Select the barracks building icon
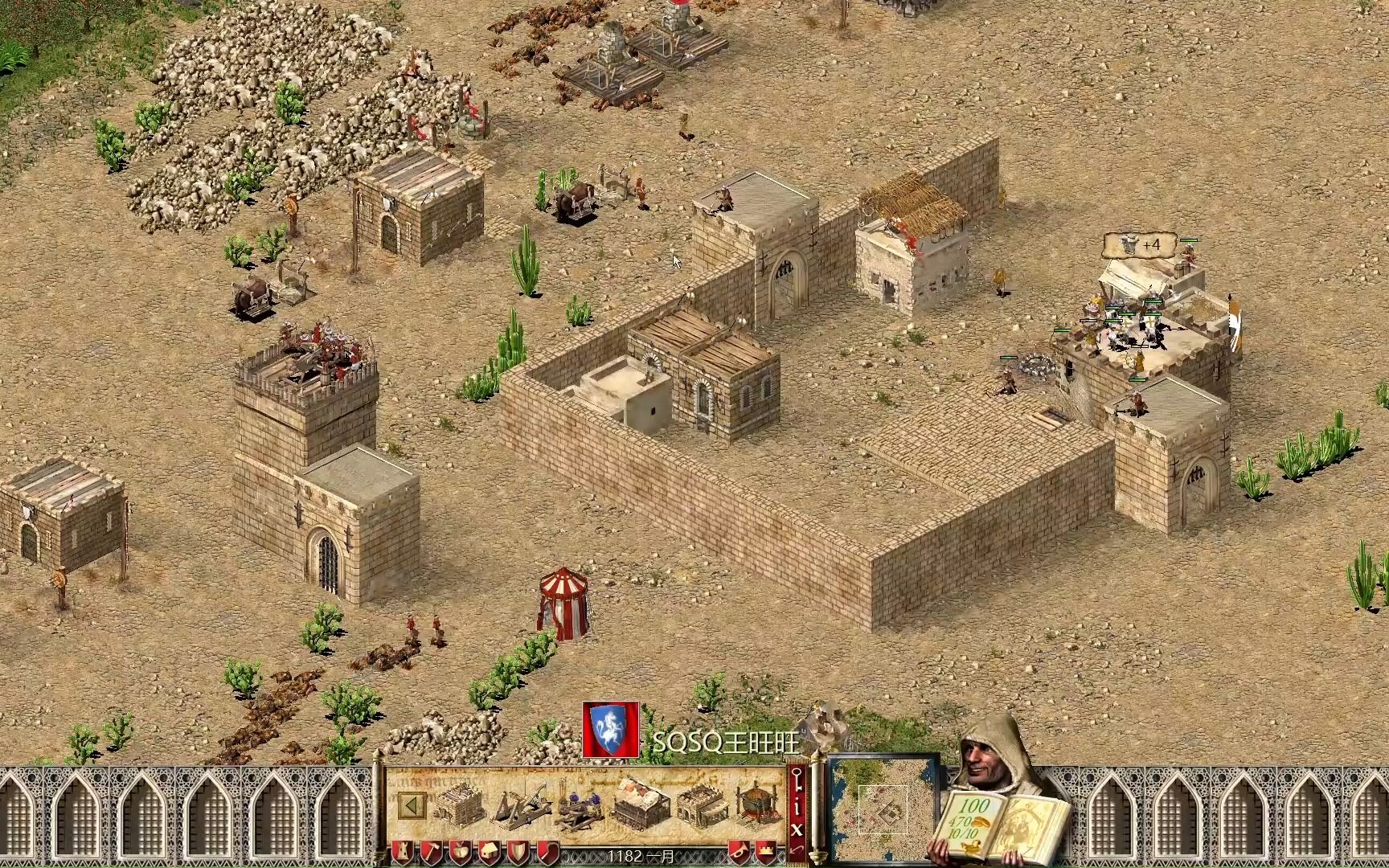Image resolution: width=1389 pixels, height=868 pixels. pyautogui.click(x=702, y=805)
